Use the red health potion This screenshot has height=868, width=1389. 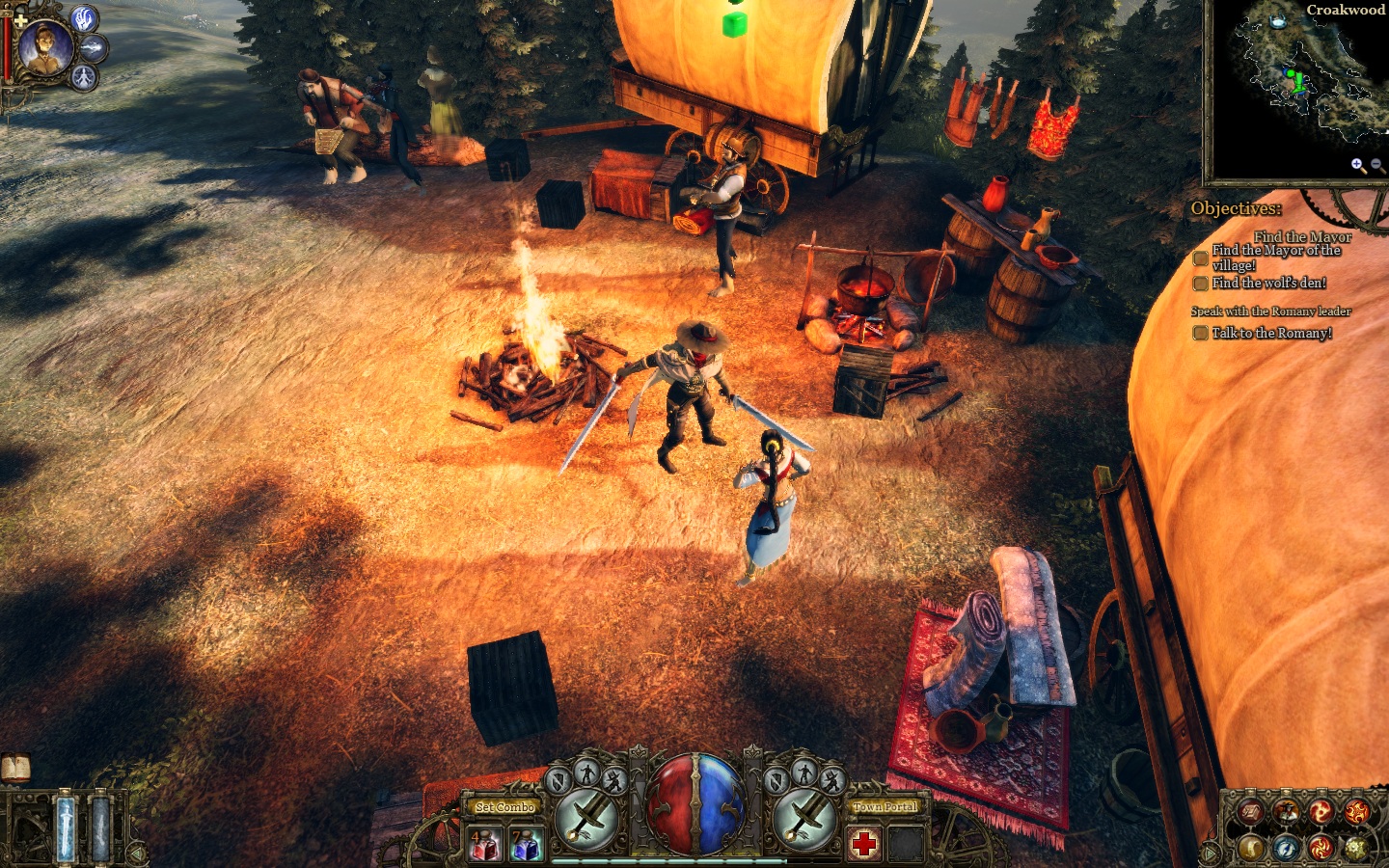click(x=483, y=845)
